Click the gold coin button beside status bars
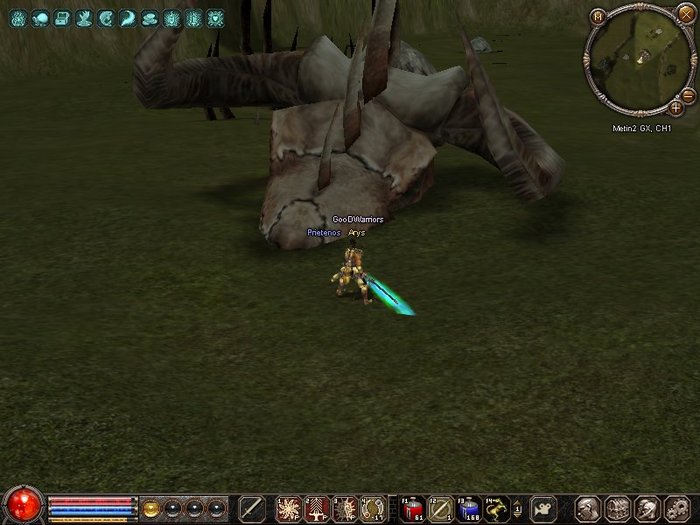Image resolution: width=700 pixels, height=525 pixels. pos(150,508)
